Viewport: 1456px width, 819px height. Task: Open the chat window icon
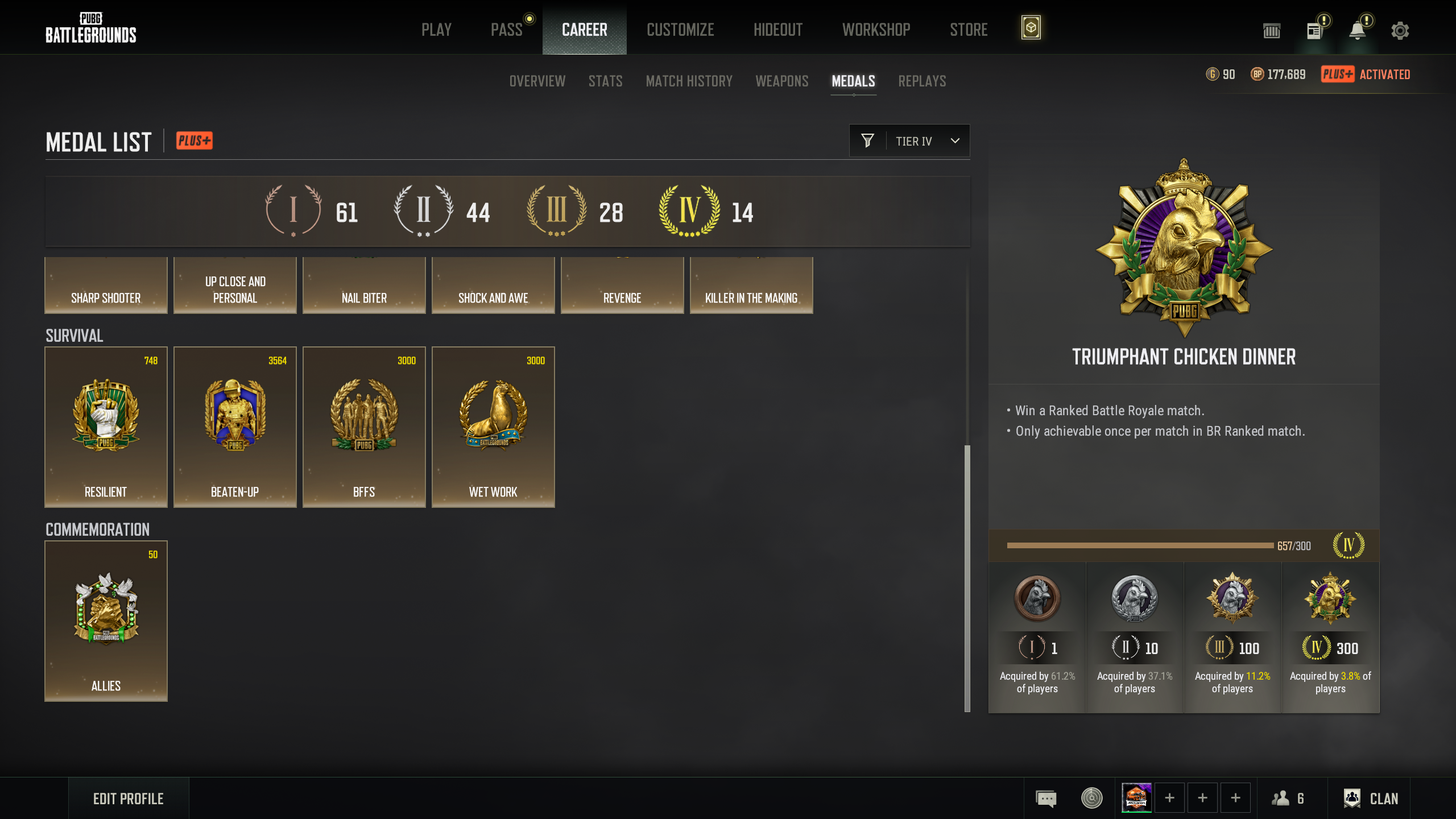(1046, 799)
